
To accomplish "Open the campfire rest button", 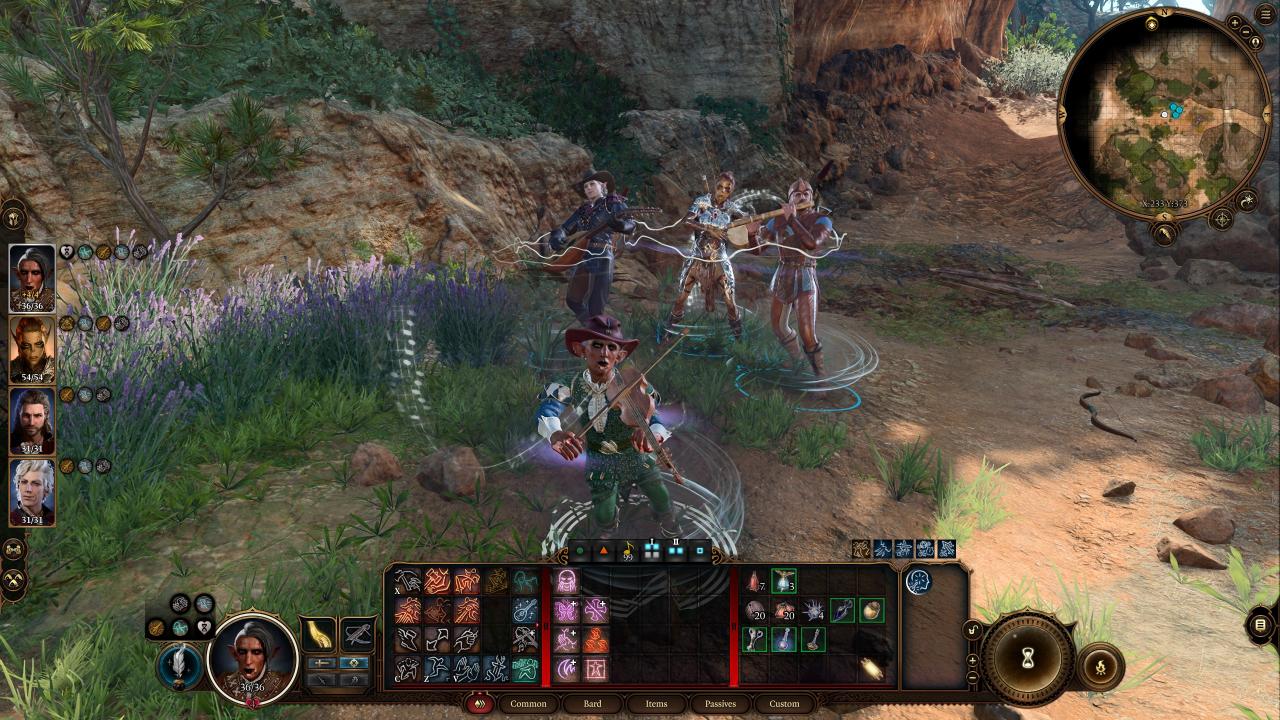I will point(1100,666).
